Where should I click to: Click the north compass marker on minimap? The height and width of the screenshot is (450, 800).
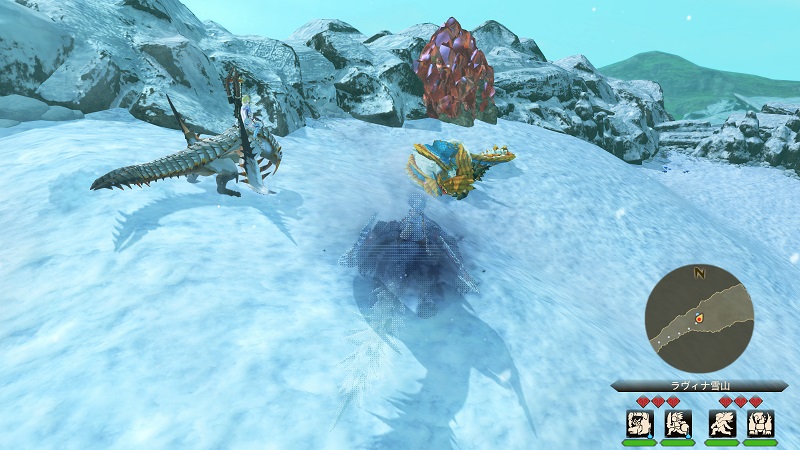coord(700,271)
